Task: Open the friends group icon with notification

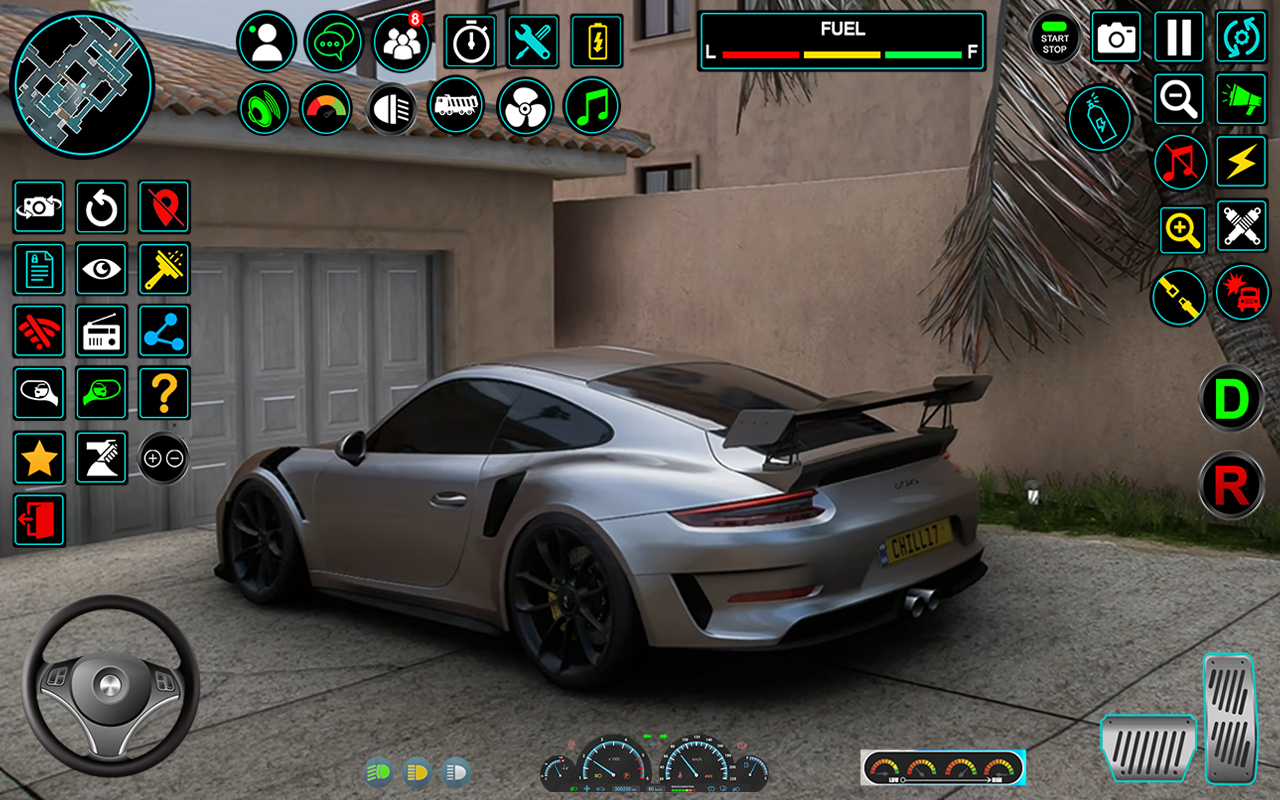Action: pos(401,43)
